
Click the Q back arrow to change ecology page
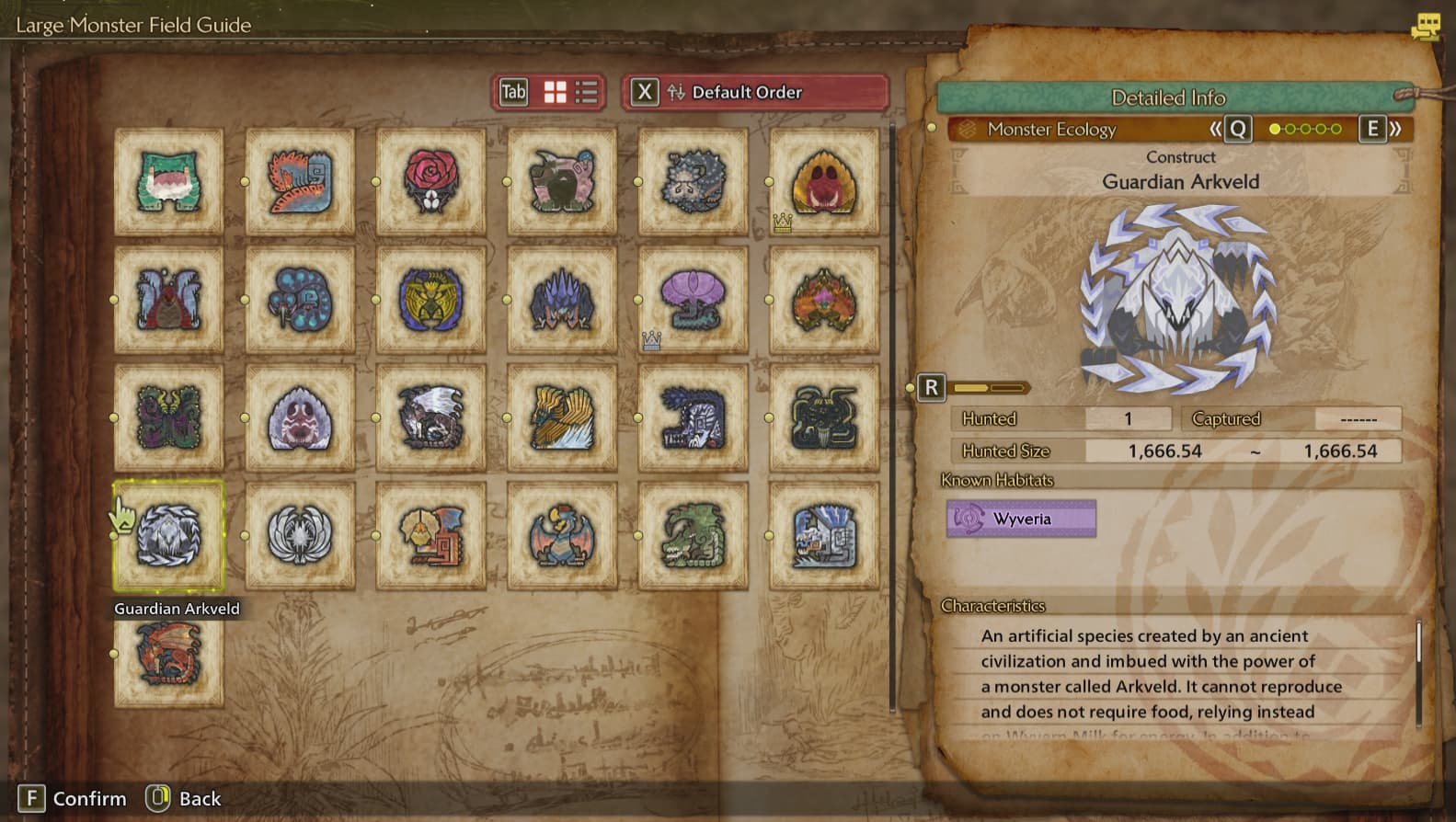tap(1236, 130)
